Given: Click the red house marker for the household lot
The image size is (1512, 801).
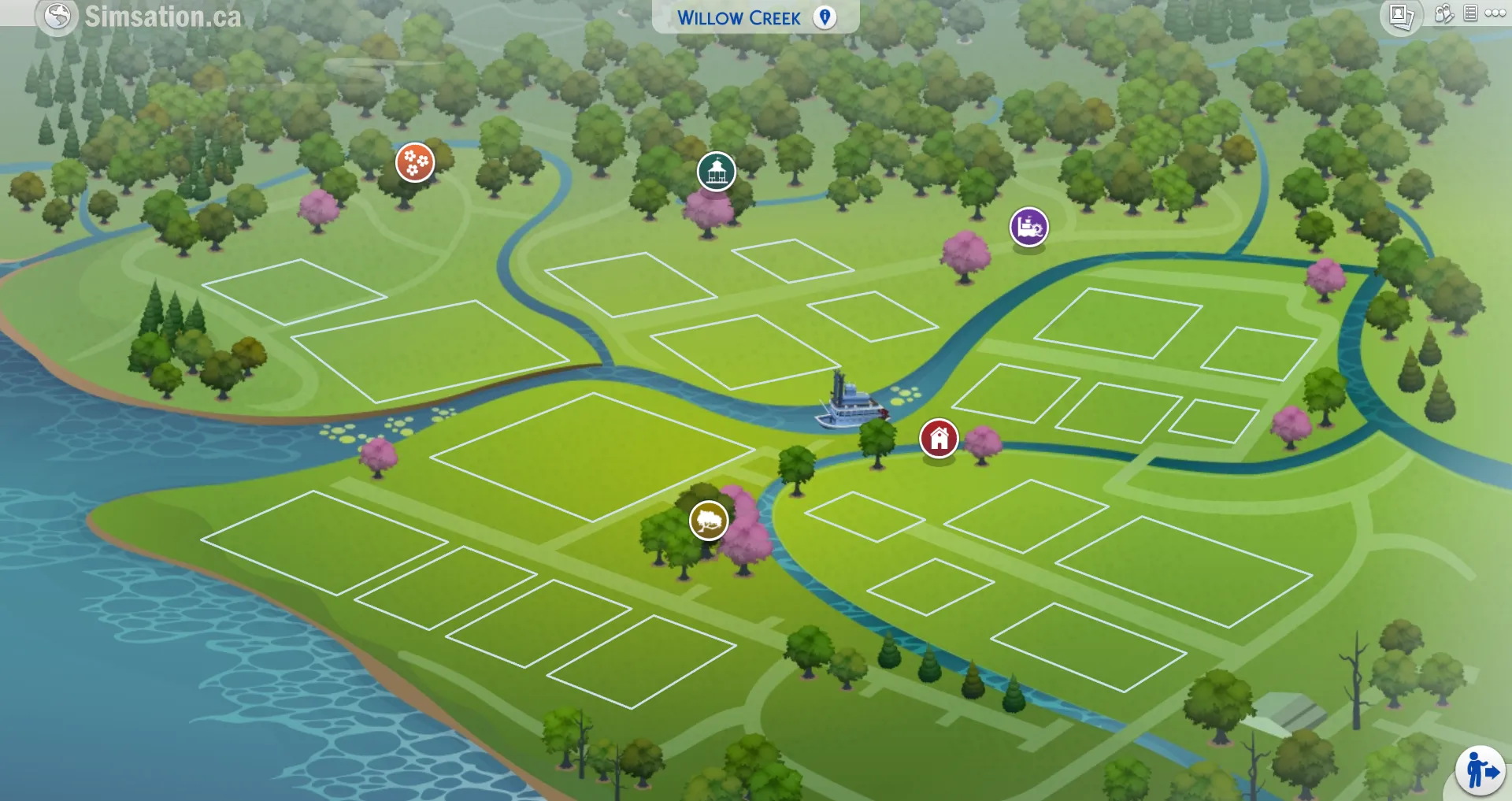Looking at the screenshot, I should [939, 439].
